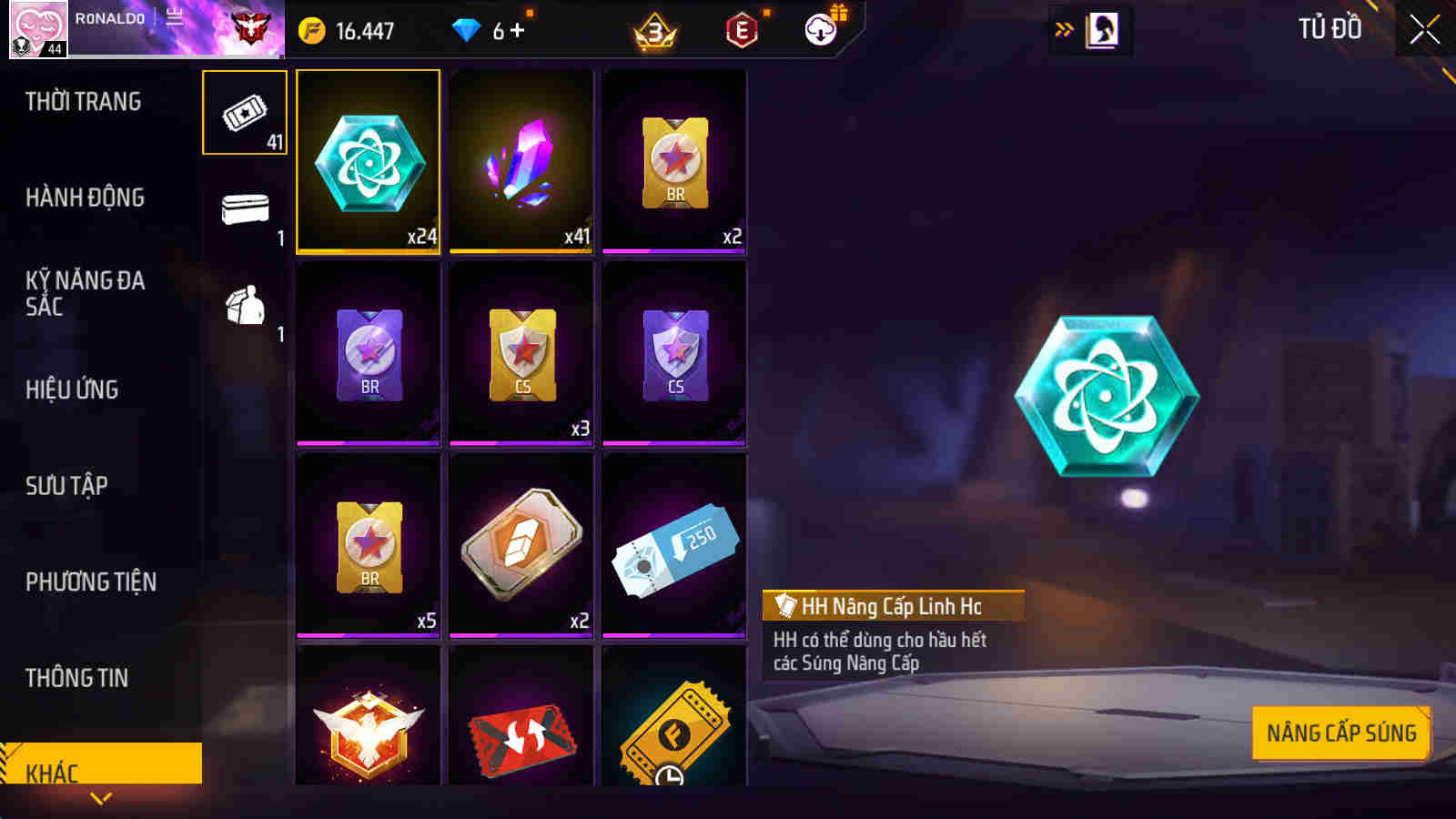Select the PHƯƠNG TIỆN tab
This screenshot has width=1456, height=819.
(91, 581)
